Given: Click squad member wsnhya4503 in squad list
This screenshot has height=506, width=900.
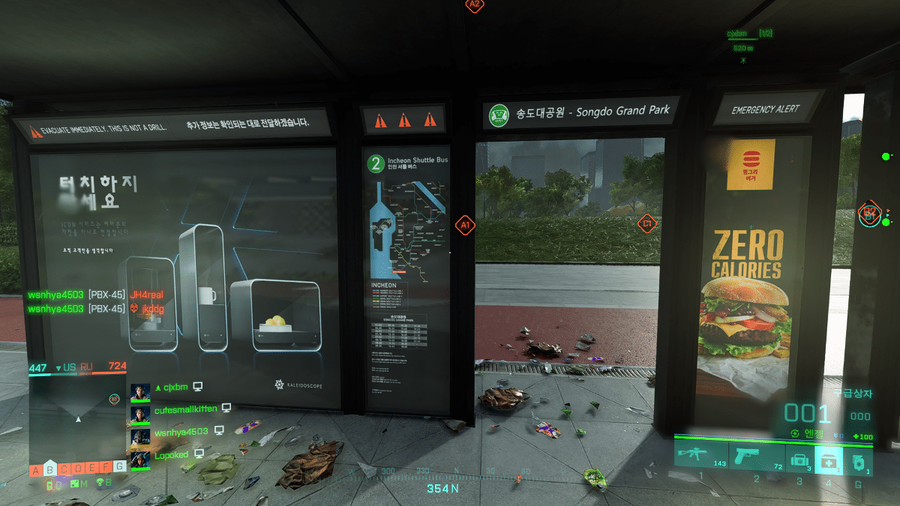Looking at the screenshot, I should (x=182, y=432).
